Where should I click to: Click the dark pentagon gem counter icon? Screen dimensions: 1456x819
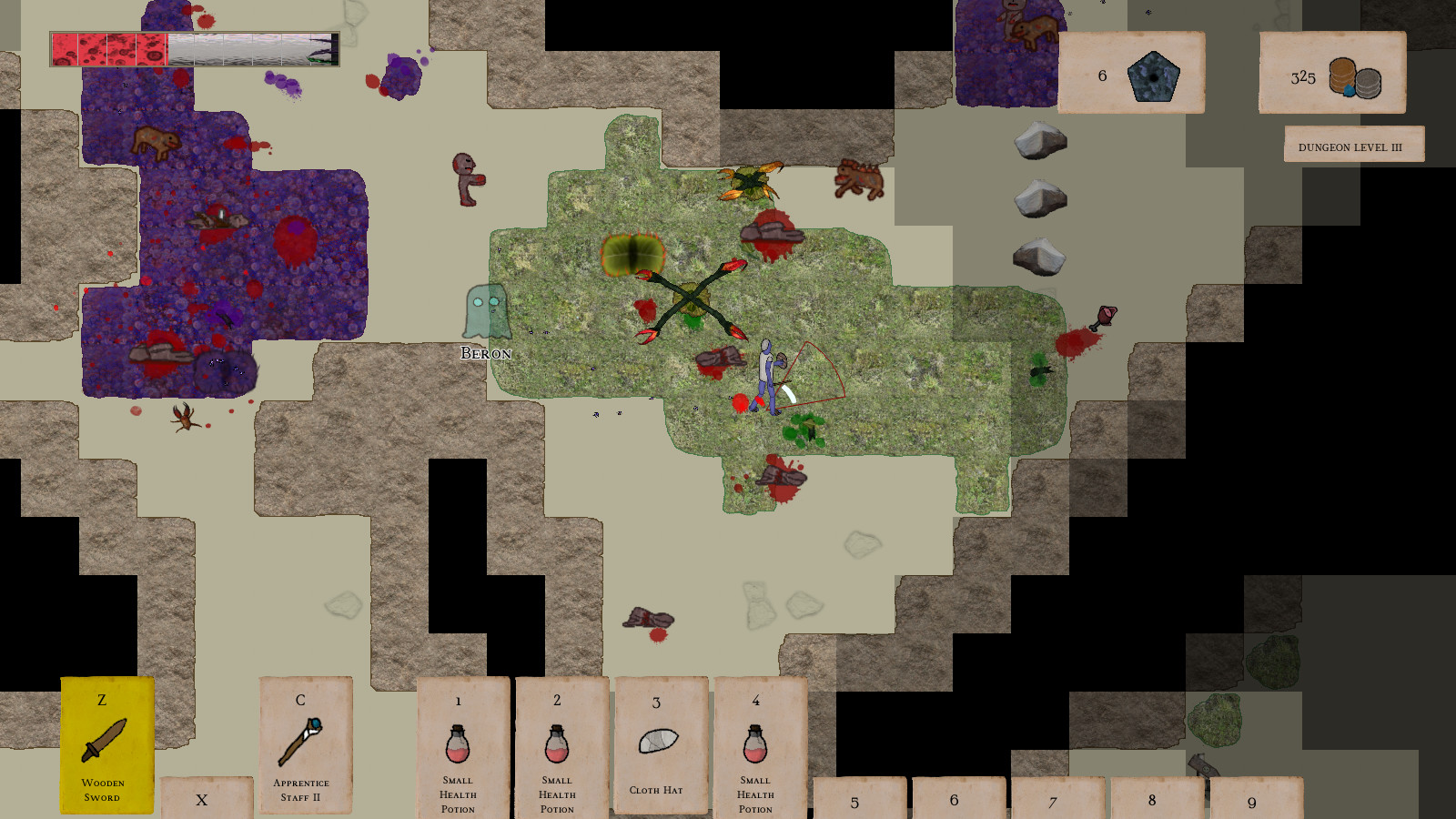[1152, 76]
